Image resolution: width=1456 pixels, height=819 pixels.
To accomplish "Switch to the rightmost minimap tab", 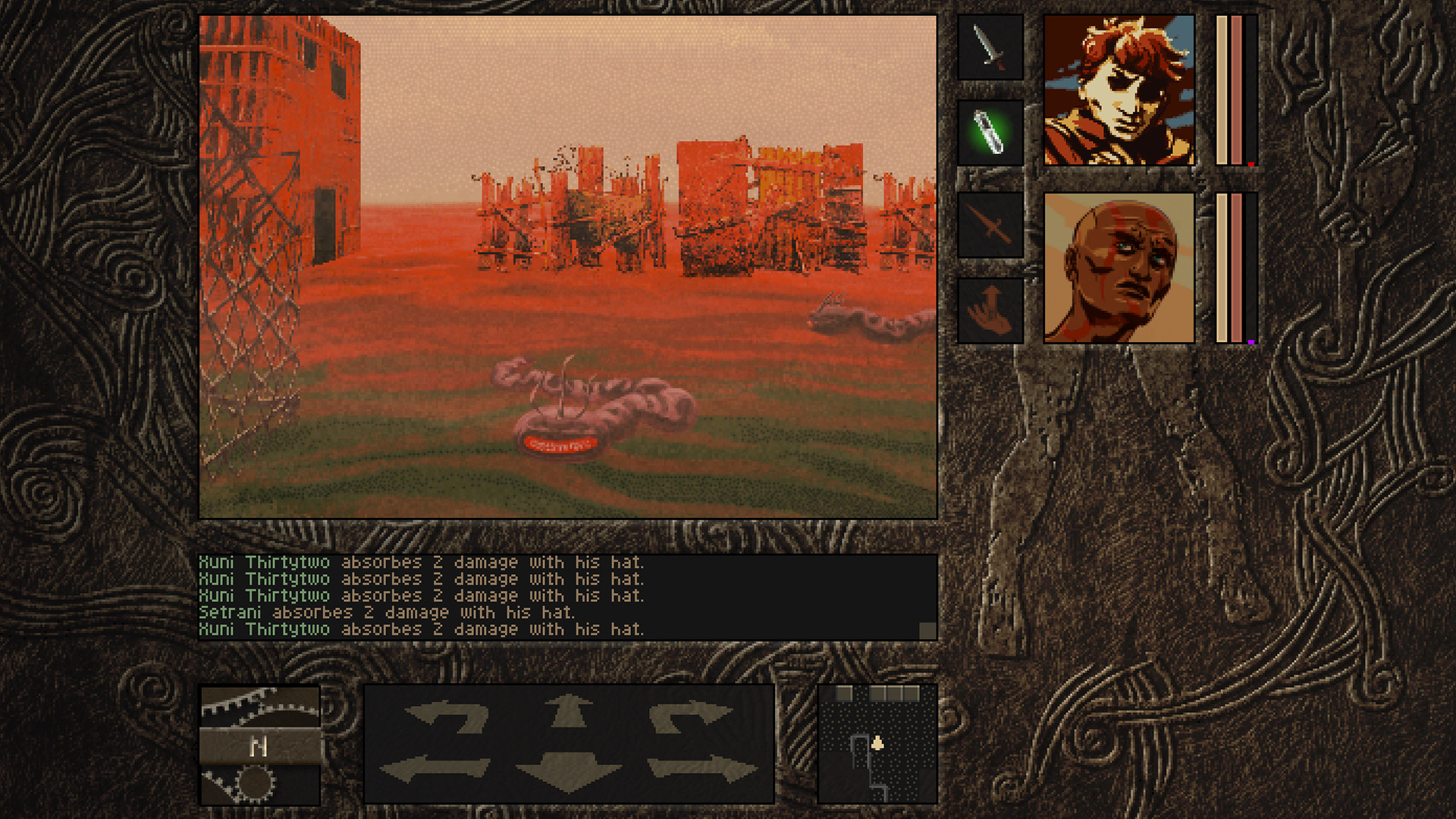I will point(913,693).
